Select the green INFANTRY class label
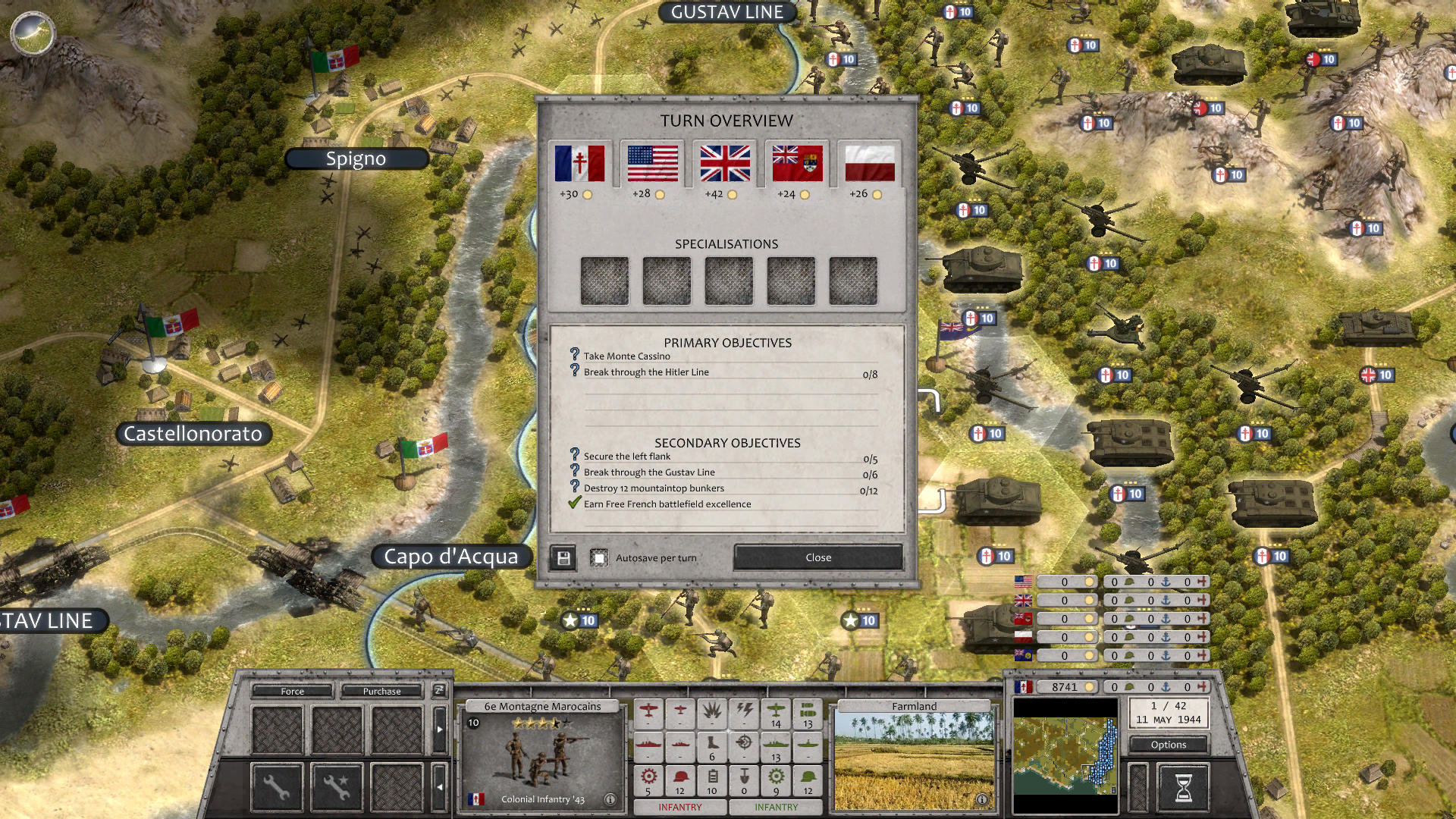 point(776,807)
